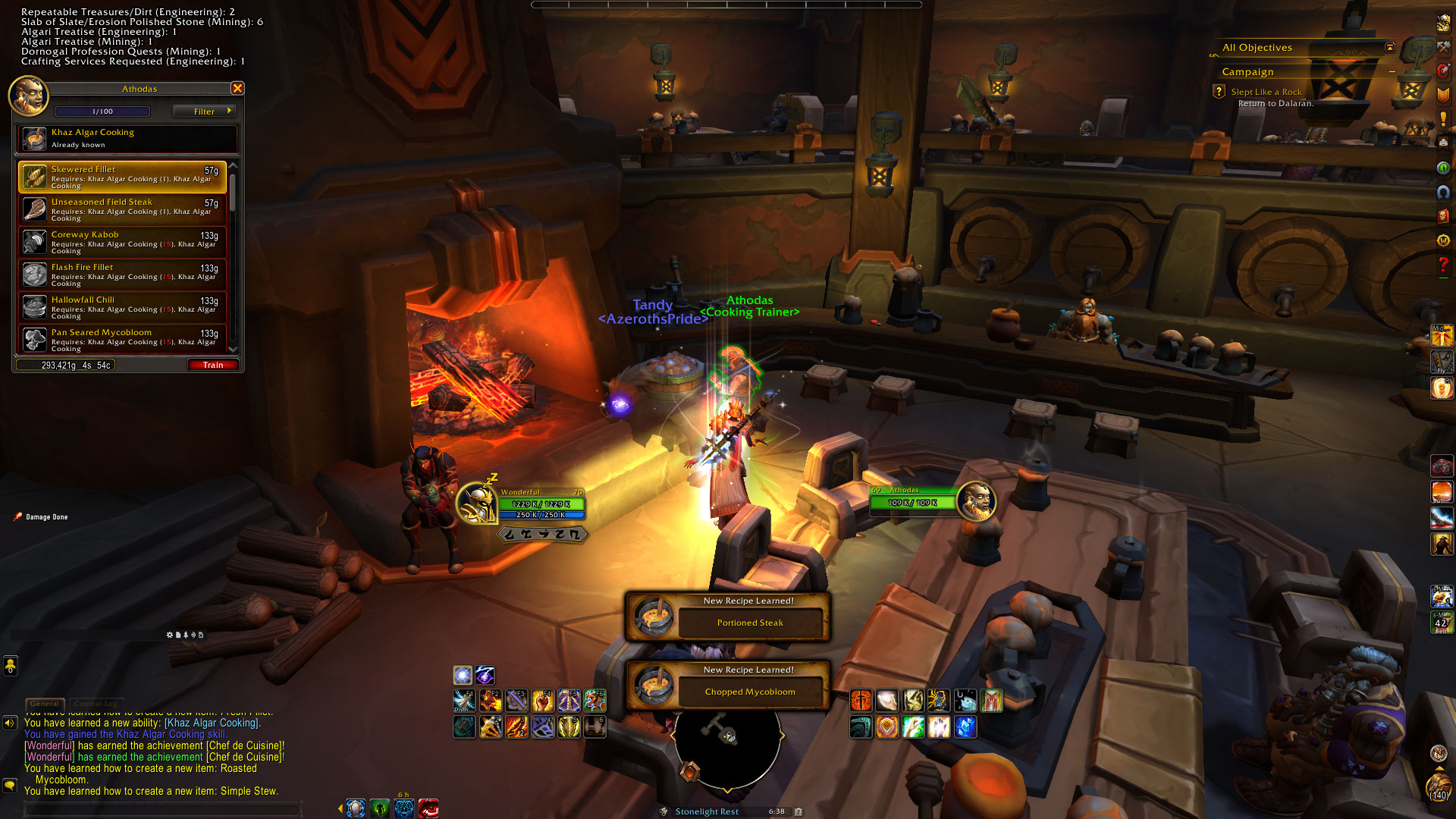Close the Athodas trainer window
The width and height of the screenshot is (1456, 819).
(237, 89)
